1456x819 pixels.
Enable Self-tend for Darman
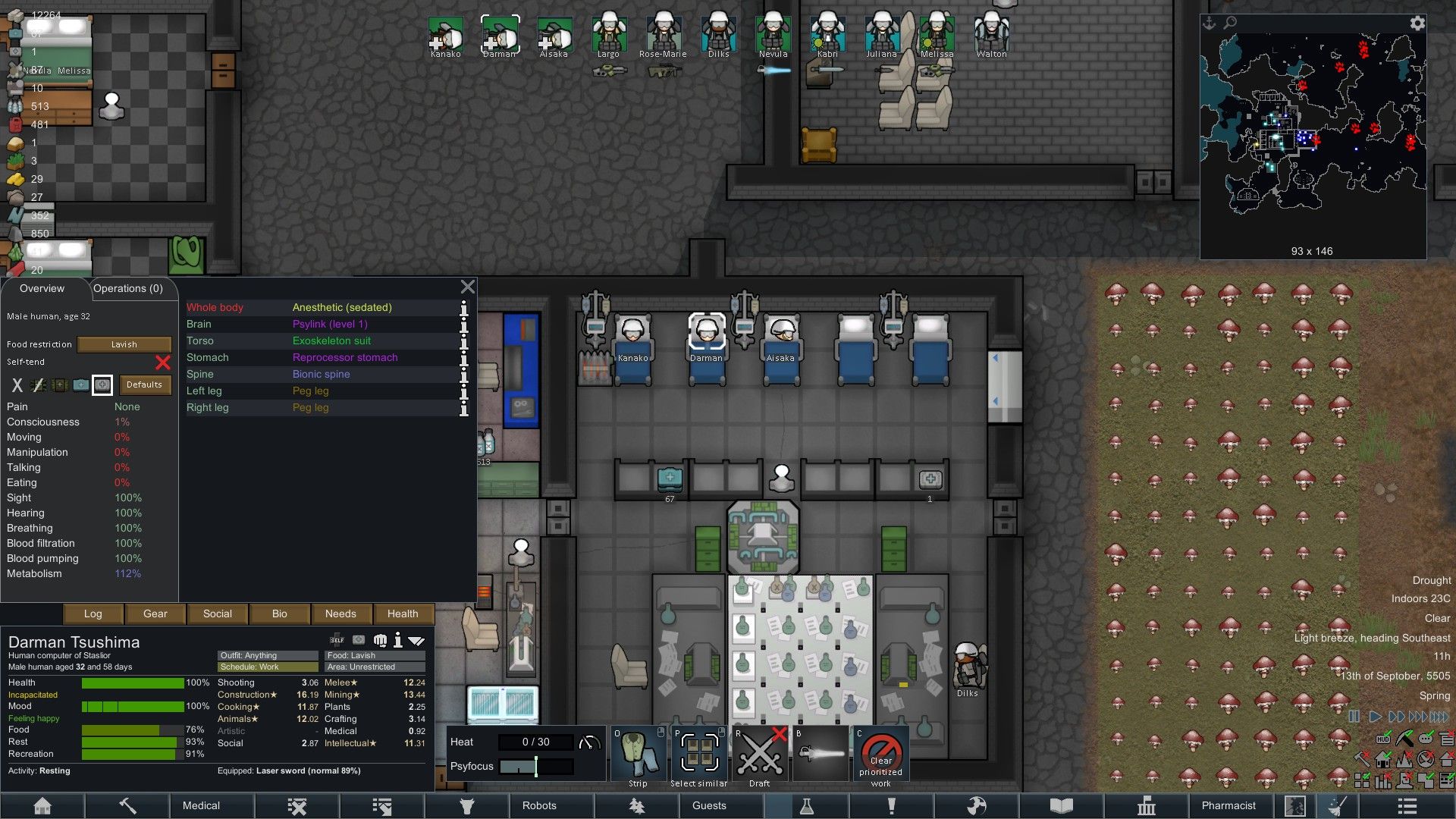pos(162,362)
